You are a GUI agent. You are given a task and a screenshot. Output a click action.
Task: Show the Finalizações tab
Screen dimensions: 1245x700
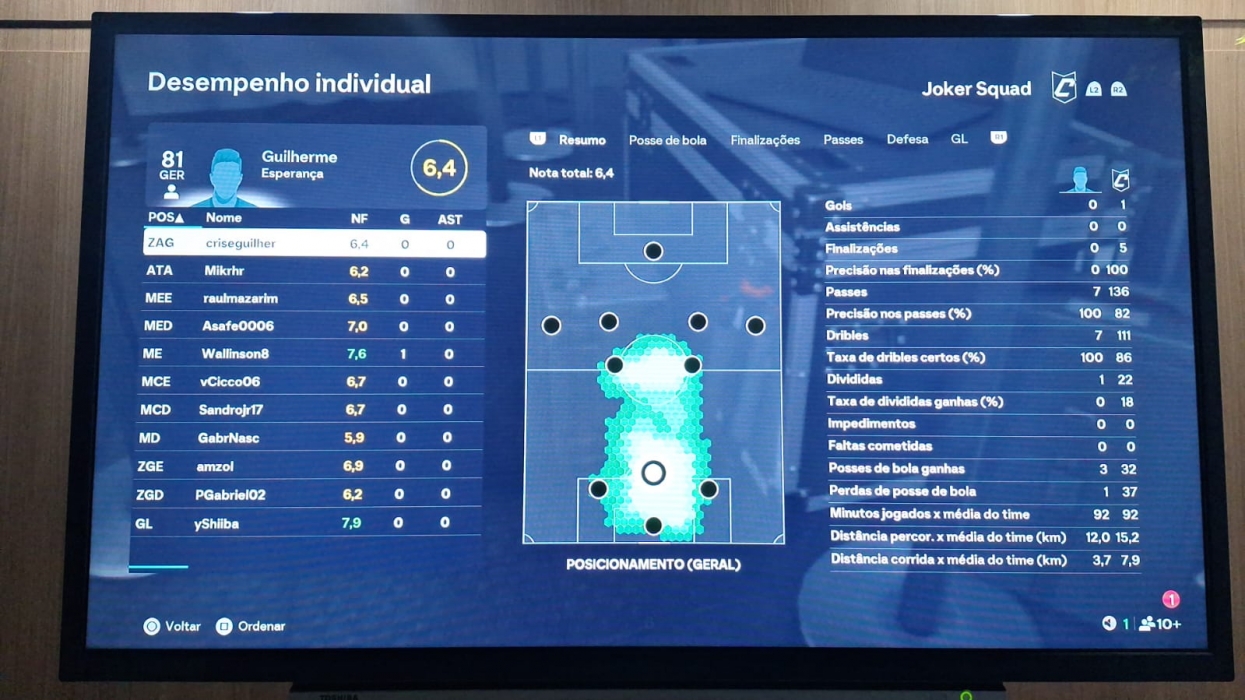tap(764, 140)
